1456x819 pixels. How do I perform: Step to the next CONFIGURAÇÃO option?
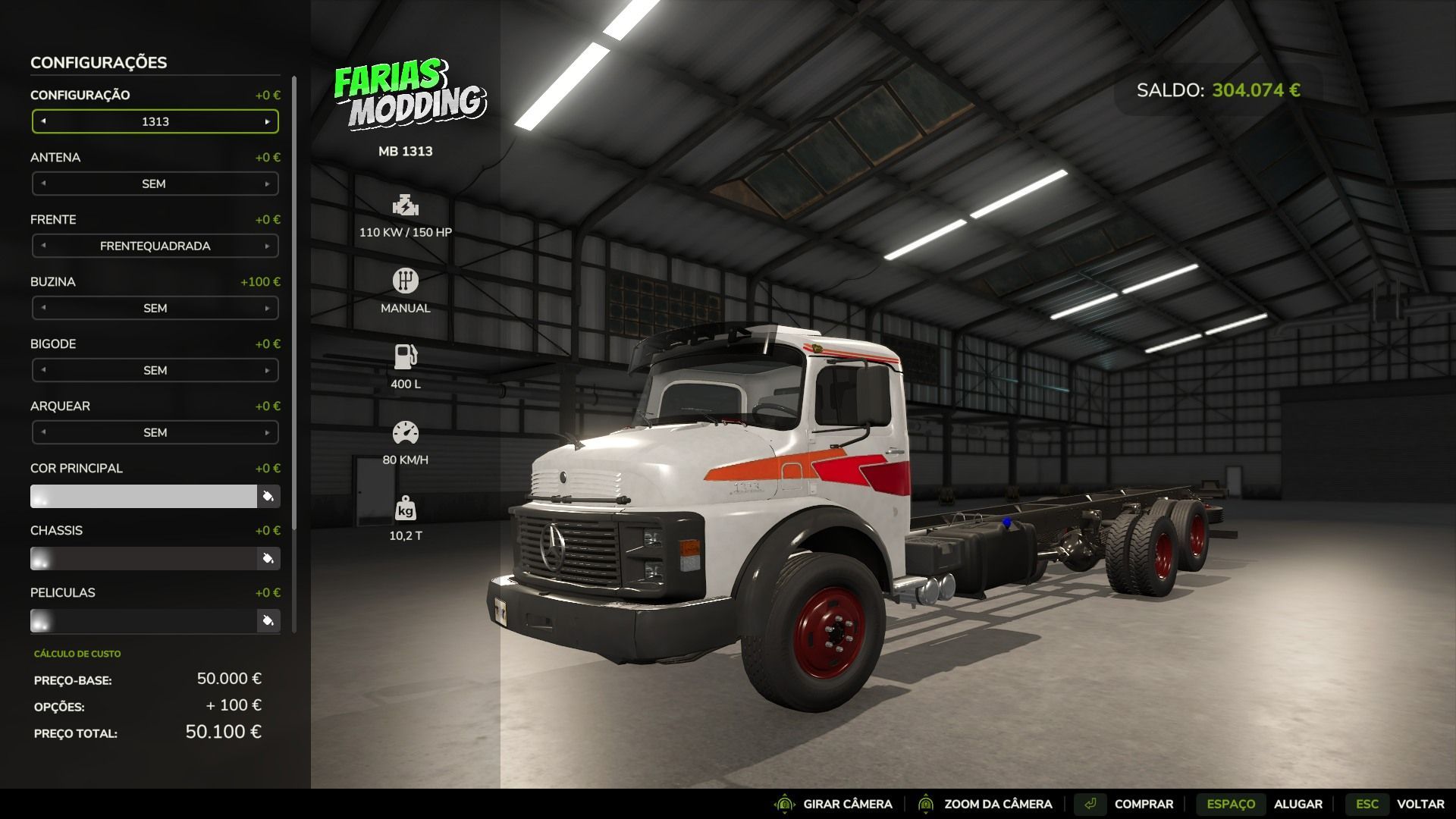click(267, 121)
